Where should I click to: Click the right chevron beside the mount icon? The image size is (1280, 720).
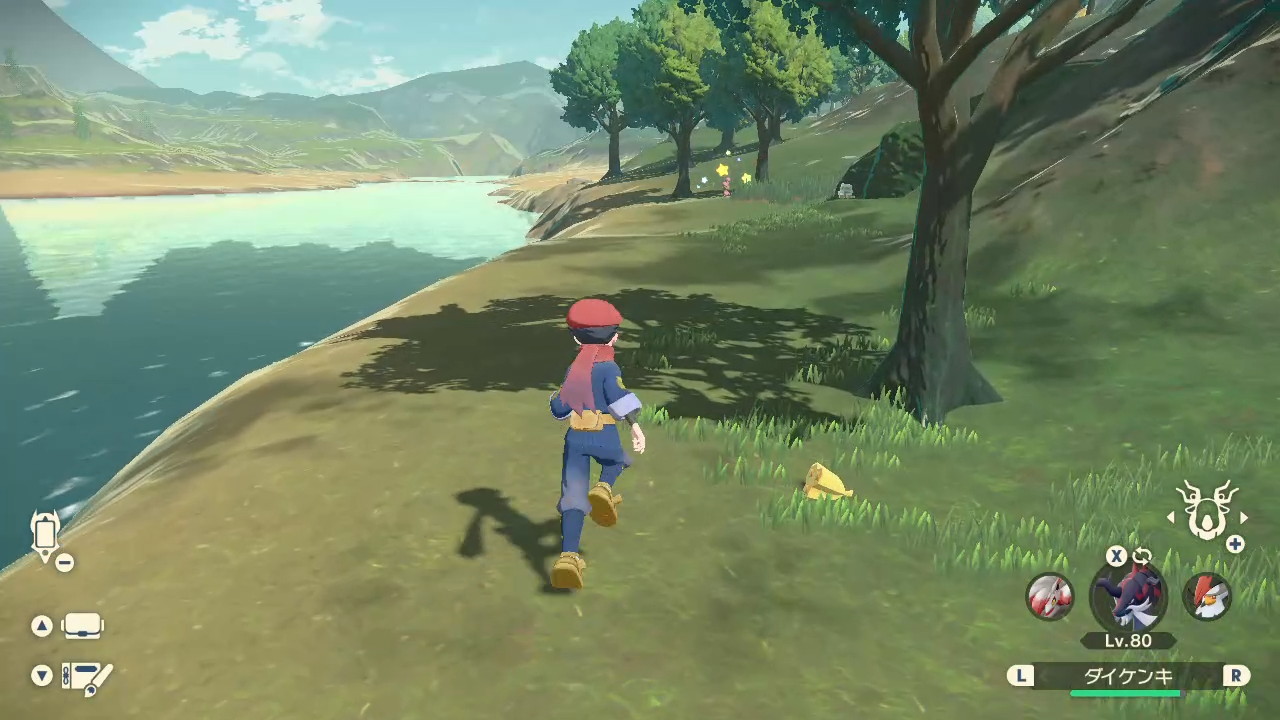1243,518
